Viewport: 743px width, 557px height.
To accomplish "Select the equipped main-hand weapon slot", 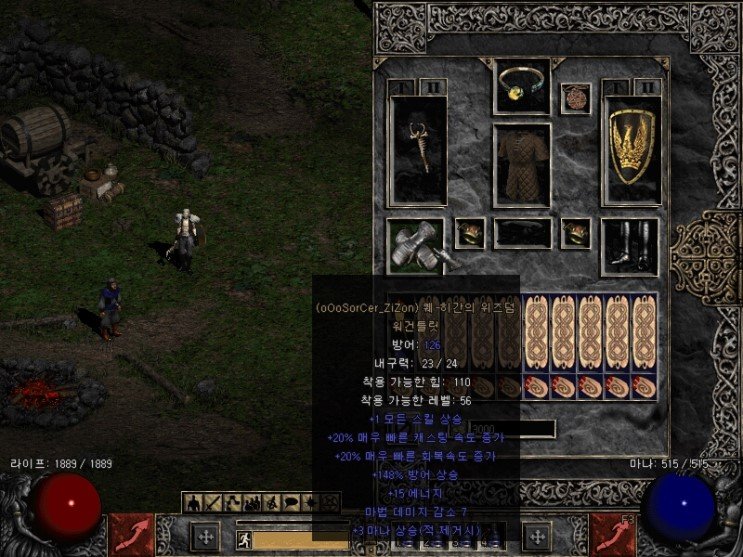I will (417, 151).
